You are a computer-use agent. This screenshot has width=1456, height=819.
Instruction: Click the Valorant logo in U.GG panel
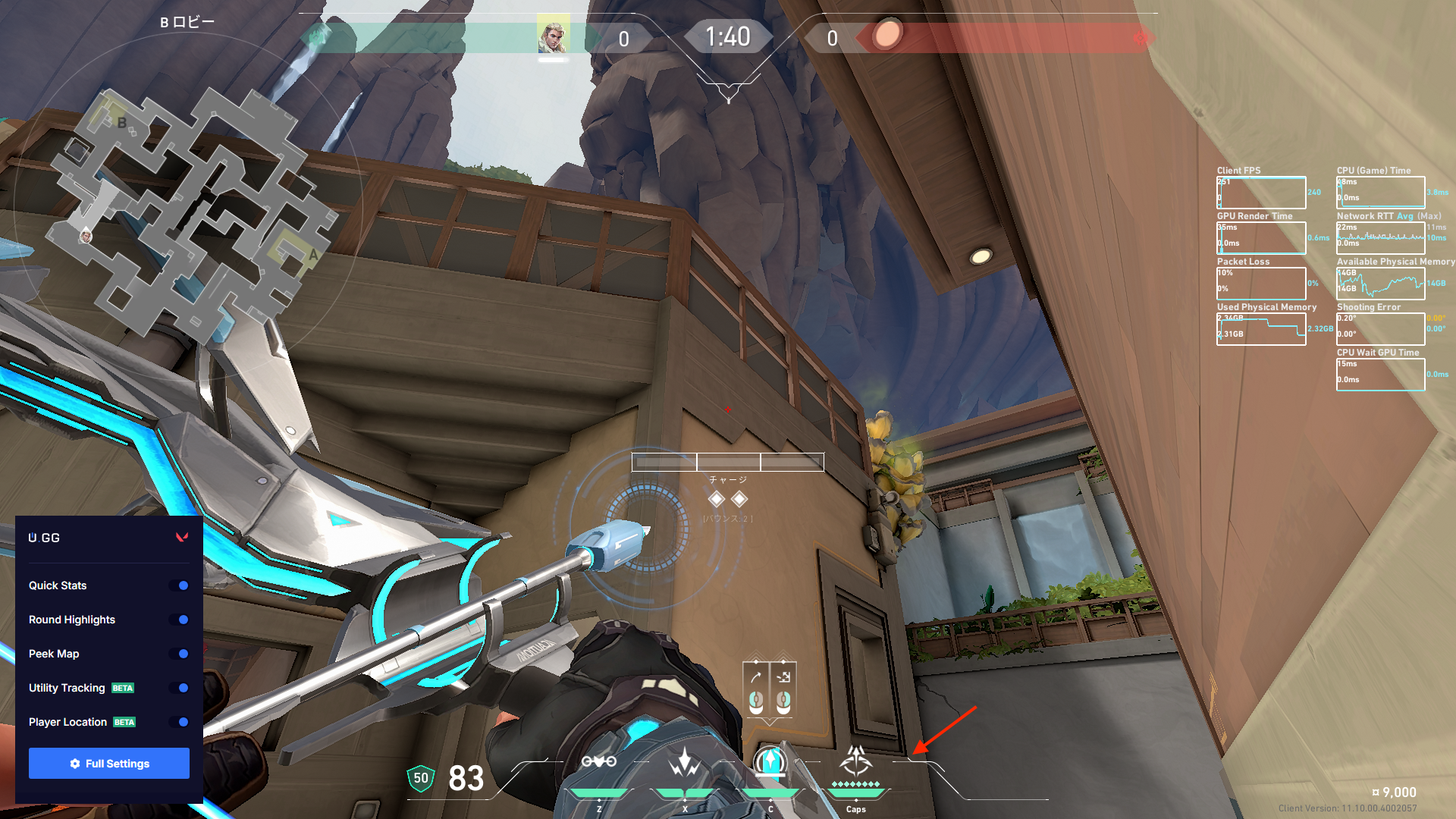point(182,538)
